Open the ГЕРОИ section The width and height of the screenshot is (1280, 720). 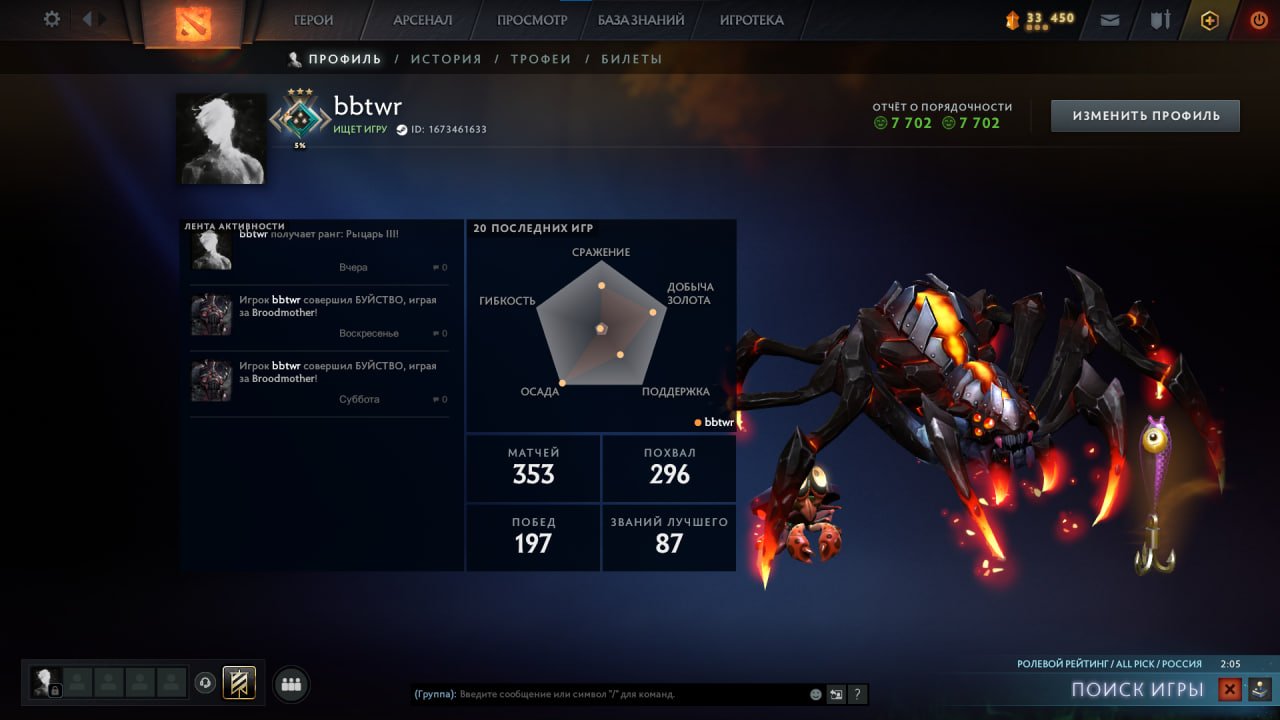point(313,20)
